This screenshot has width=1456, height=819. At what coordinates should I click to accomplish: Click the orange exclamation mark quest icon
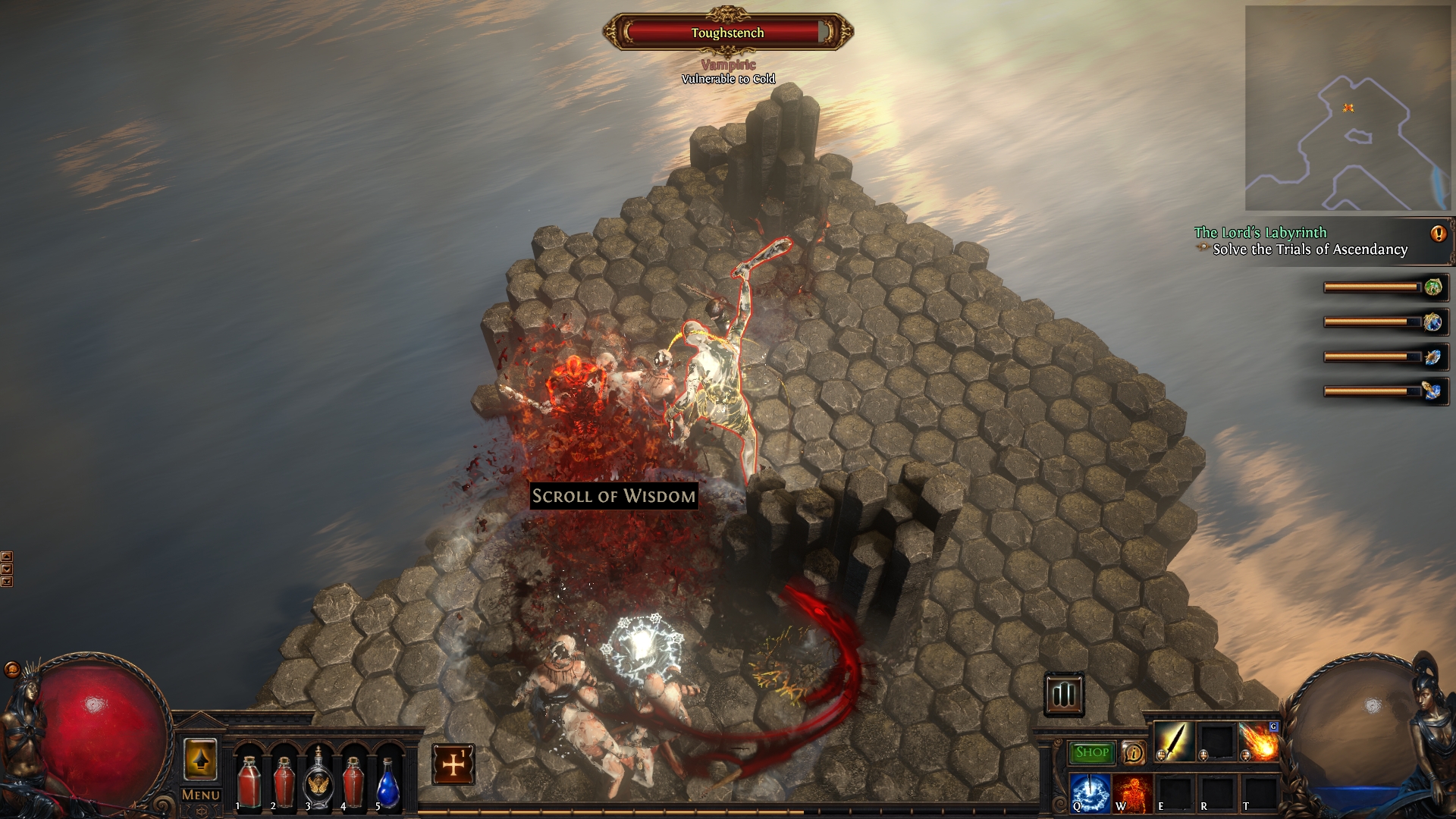(x=1438, y=234)
